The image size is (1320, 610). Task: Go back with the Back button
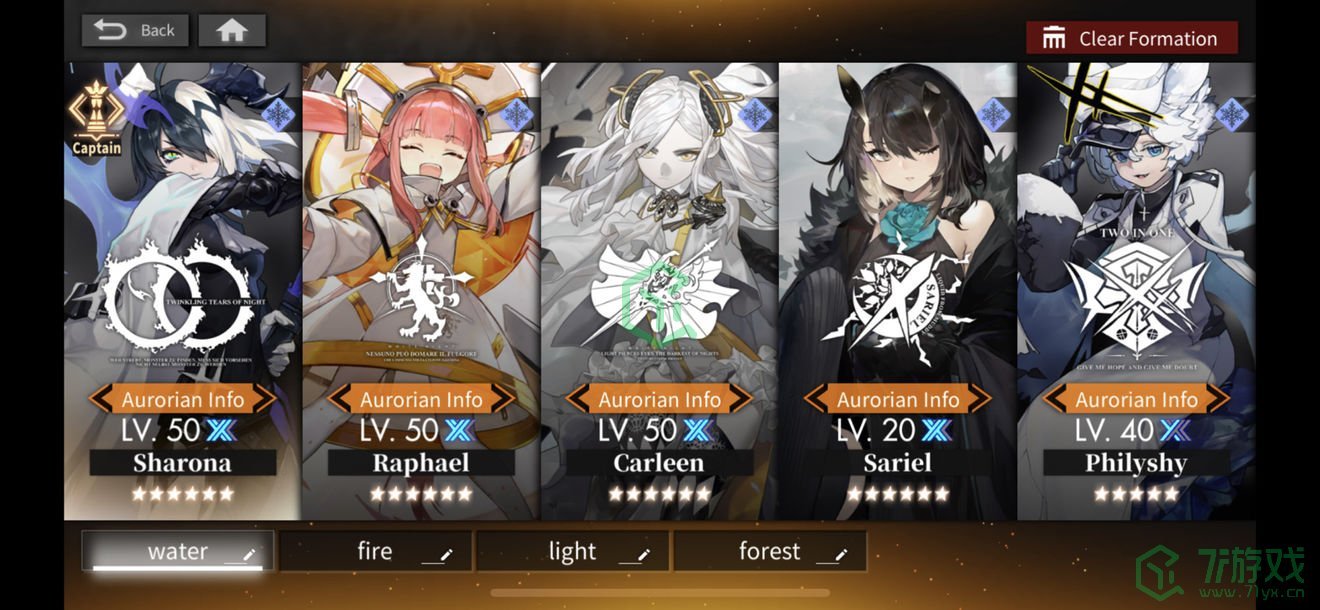[x=135, y=30]
